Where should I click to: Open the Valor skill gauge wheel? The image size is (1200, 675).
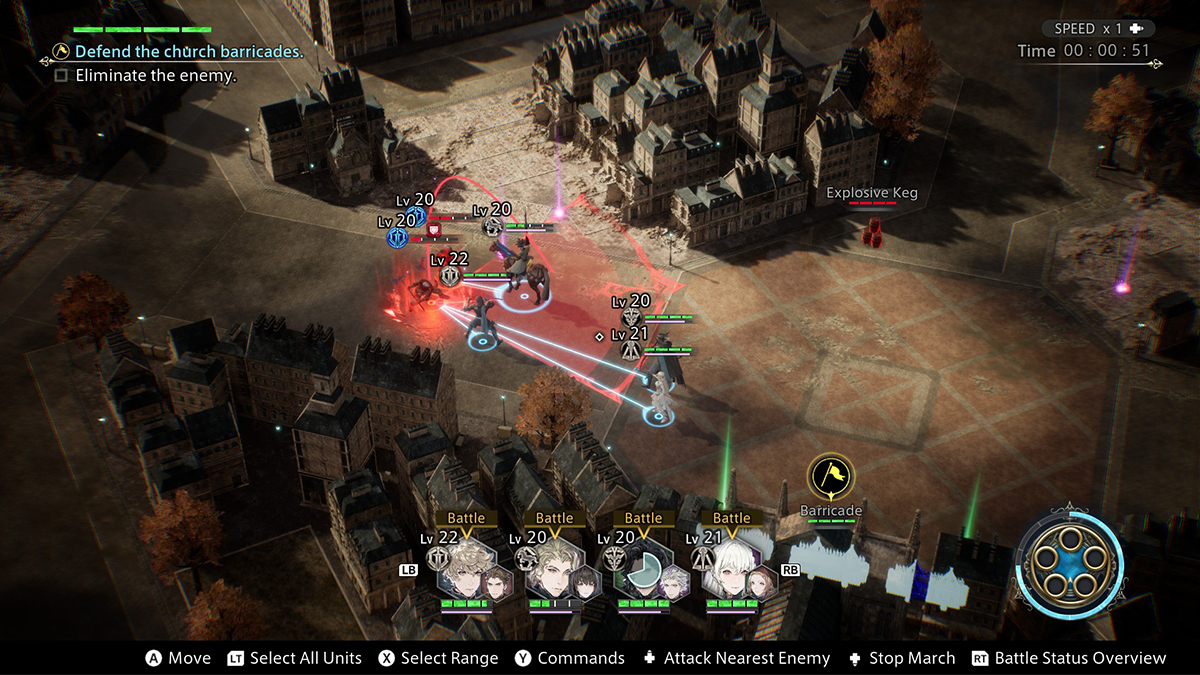pyautogui.click(x=1069, y=564)
